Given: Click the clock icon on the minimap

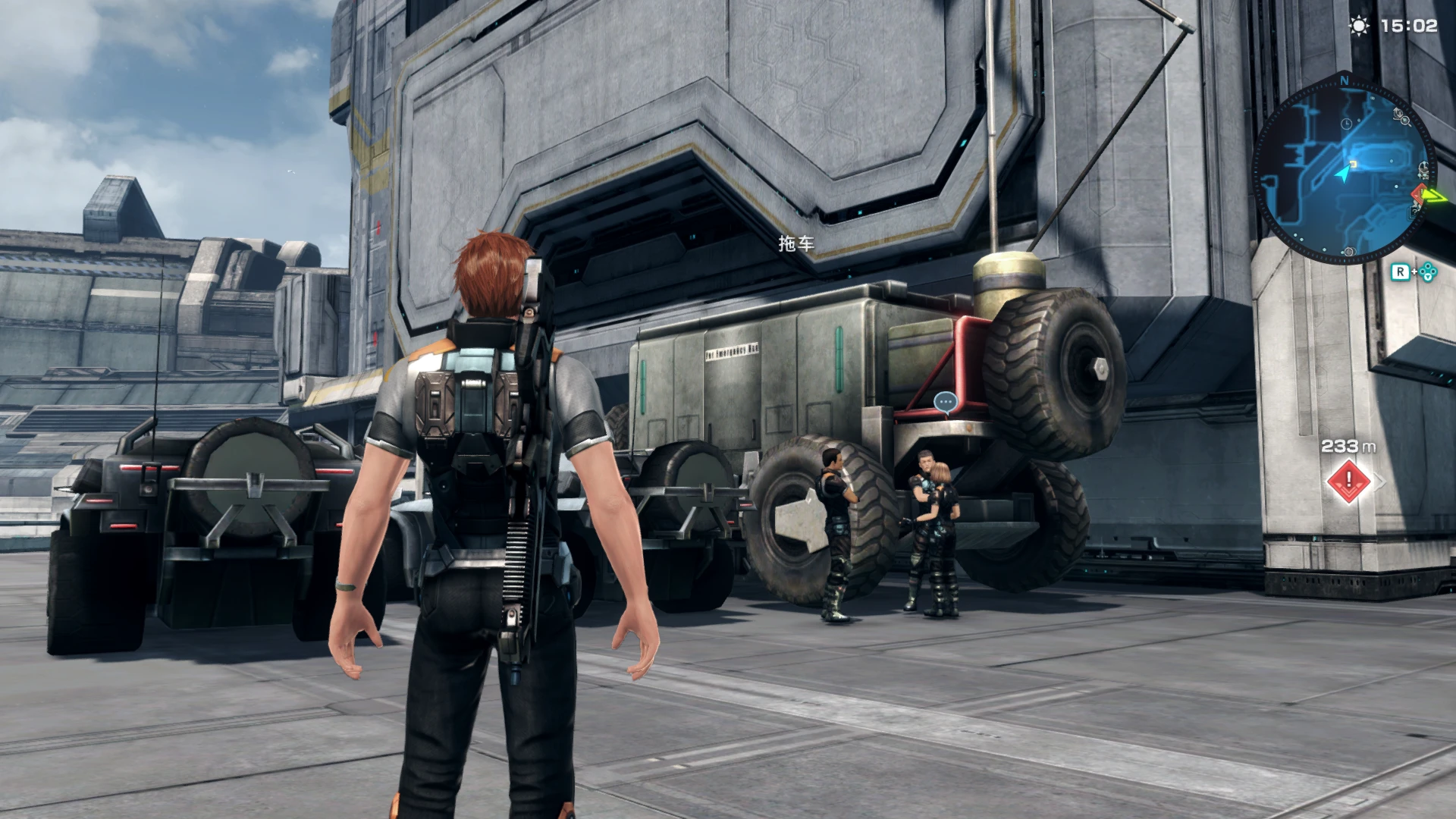Looking at the screenshot, I should [x=1346, y=124].
